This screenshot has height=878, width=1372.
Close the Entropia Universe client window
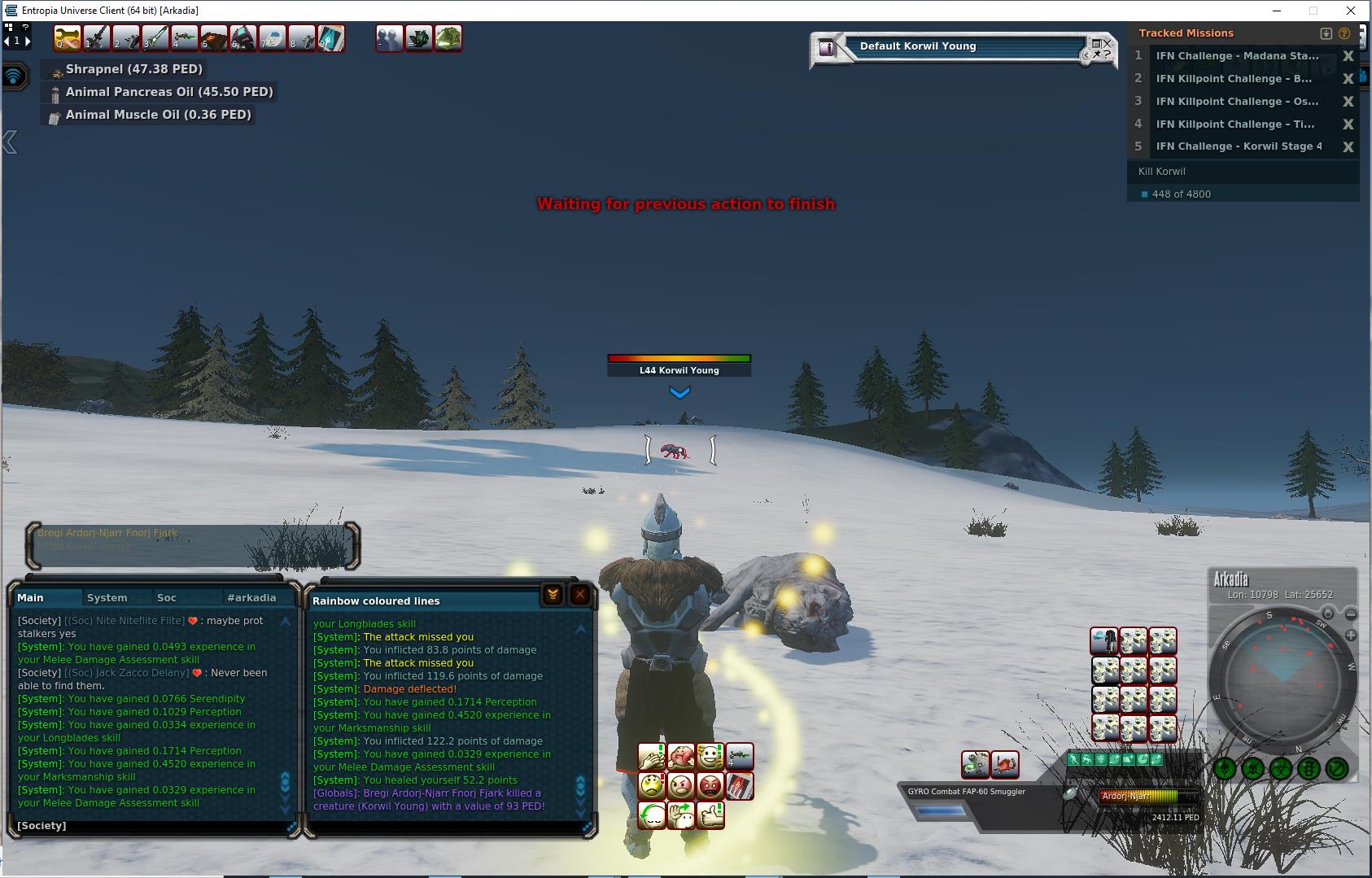coord(1352,11)
